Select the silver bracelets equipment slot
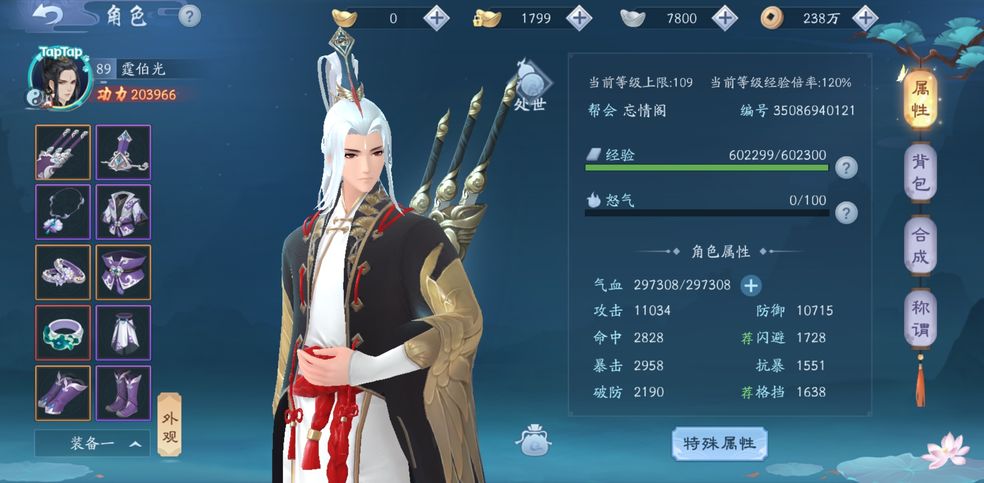984x483 pixels. (x=63, y=272)
